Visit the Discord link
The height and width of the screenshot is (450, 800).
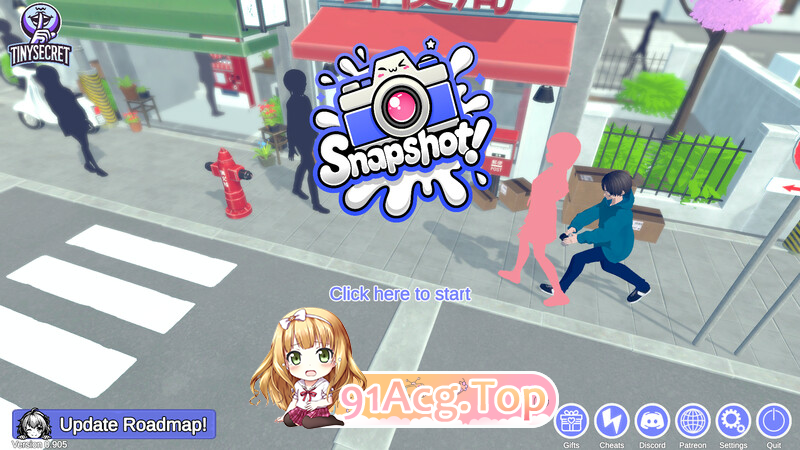point(652,420)
